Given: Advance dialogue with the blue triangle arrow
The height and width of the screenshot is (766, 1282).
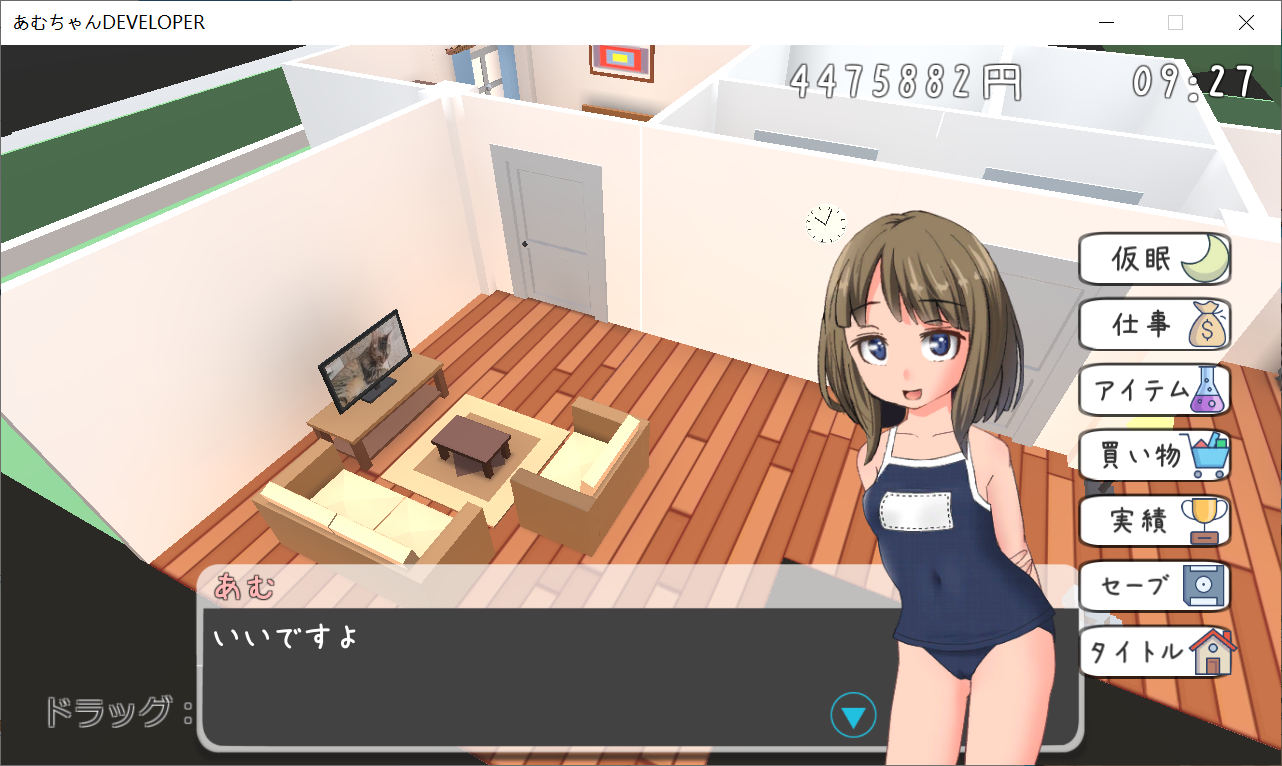Looking at the screenshot, I should pyautogui.click(x=853, y=714).
